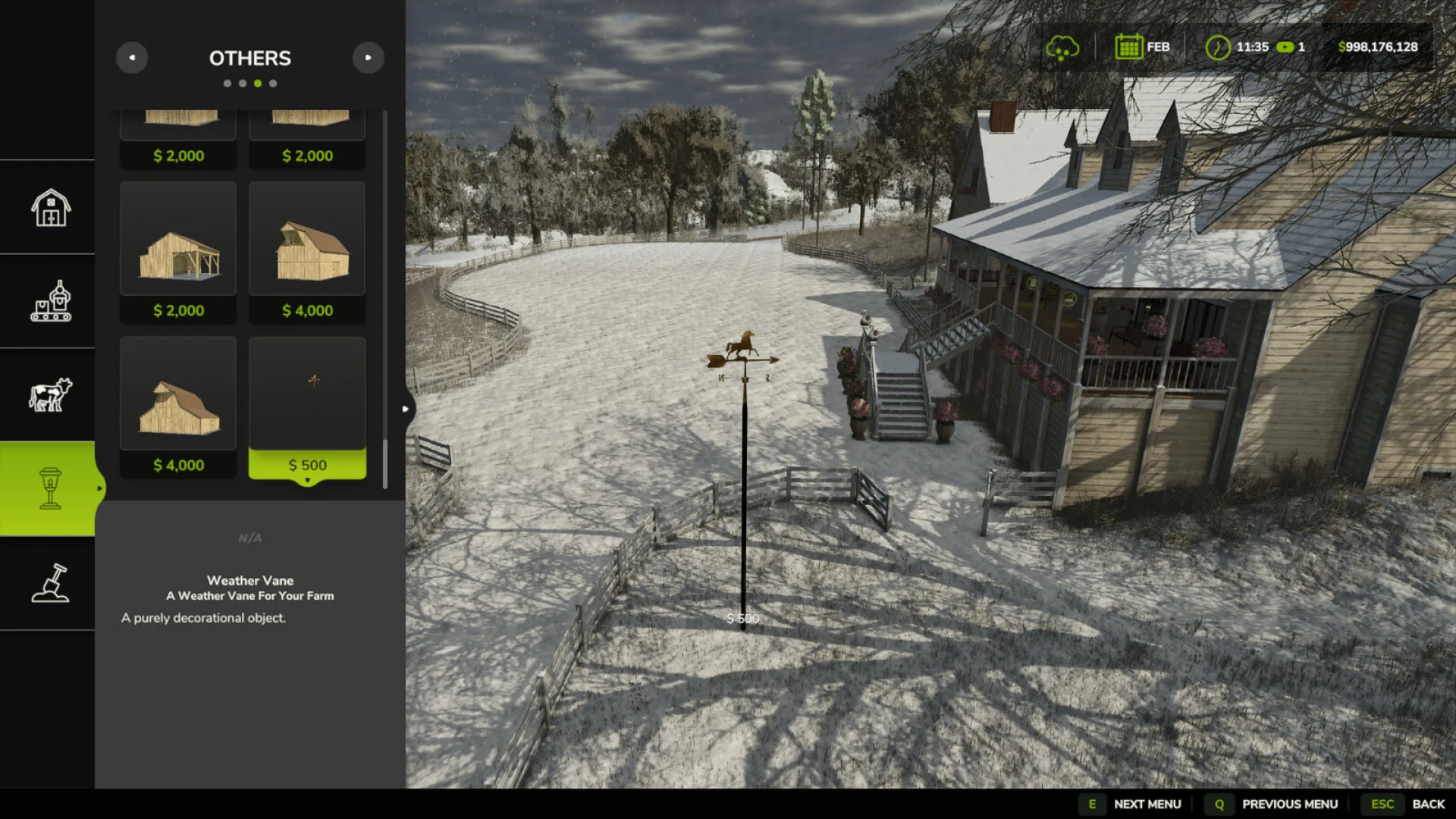Image resolution: width=1456 pixels, height=819 pixels.
Task: Select the fourth pagination dot under OTHERS
Action: pyautogui.click(x=273, y=83)
